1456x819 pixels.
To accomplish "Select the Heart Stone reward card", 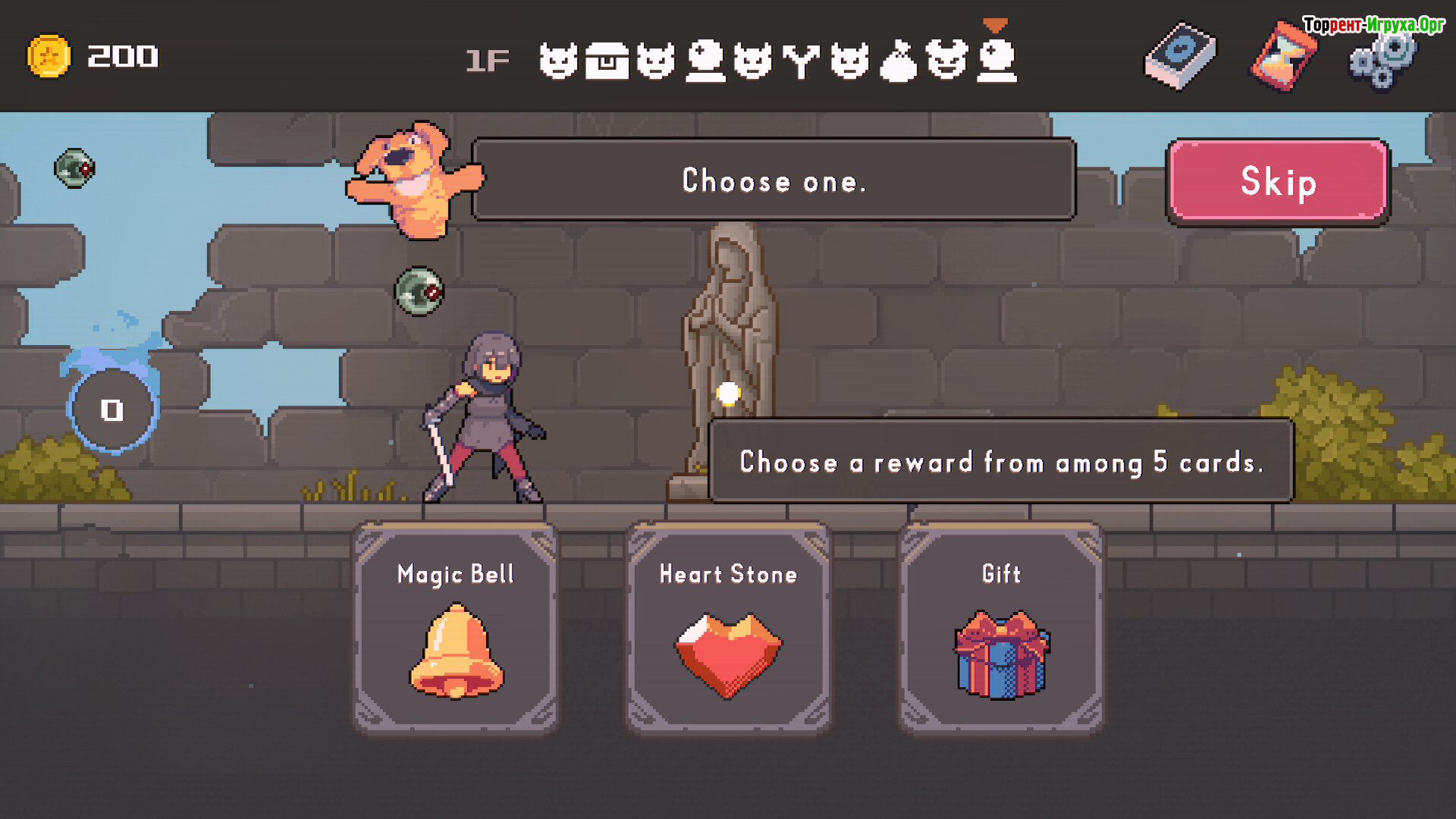I will point(728,628).
